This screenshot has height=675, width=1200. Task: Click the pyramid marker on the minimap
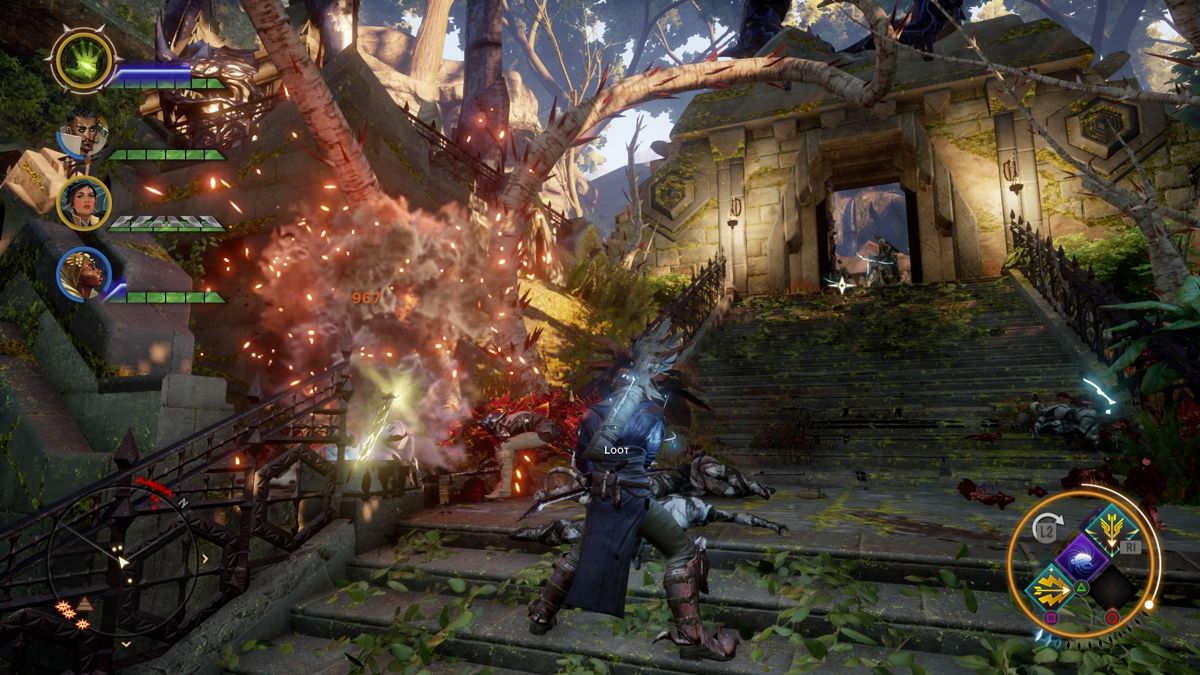click(85, 604)
